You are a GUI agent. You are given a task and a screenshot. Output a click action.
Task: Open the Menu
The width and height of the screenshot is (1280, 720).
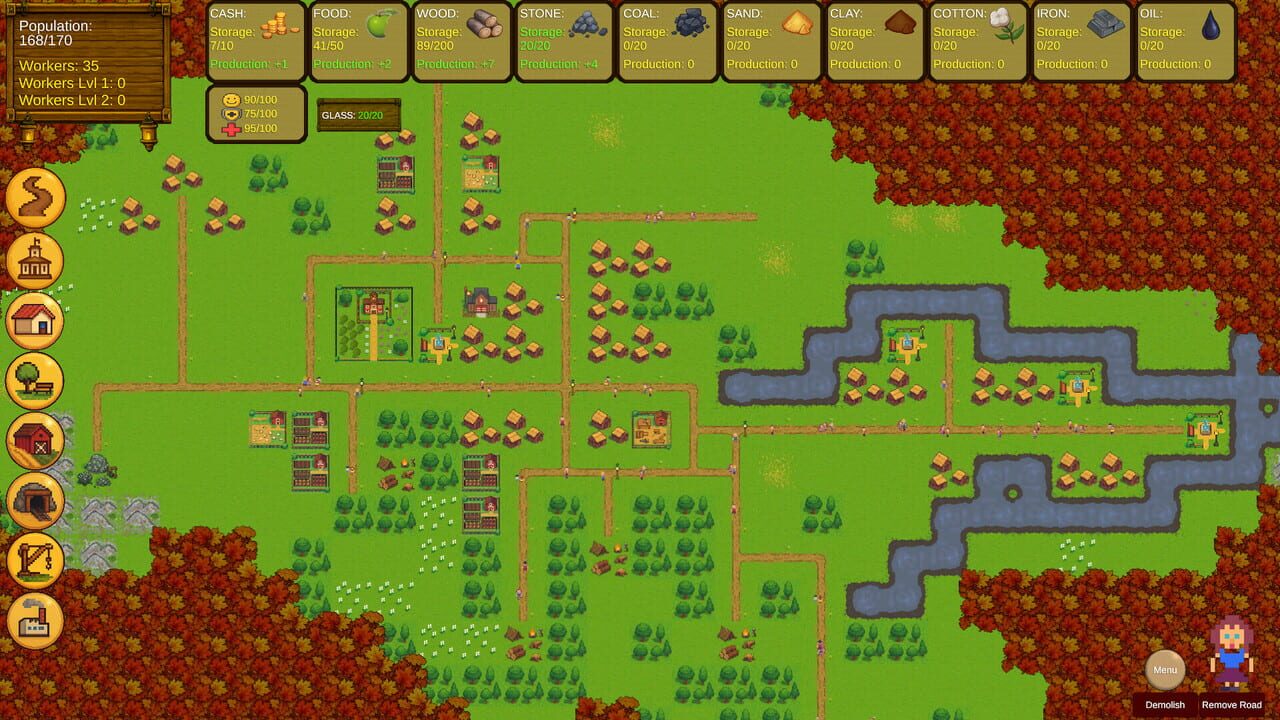pos(1164,670)
